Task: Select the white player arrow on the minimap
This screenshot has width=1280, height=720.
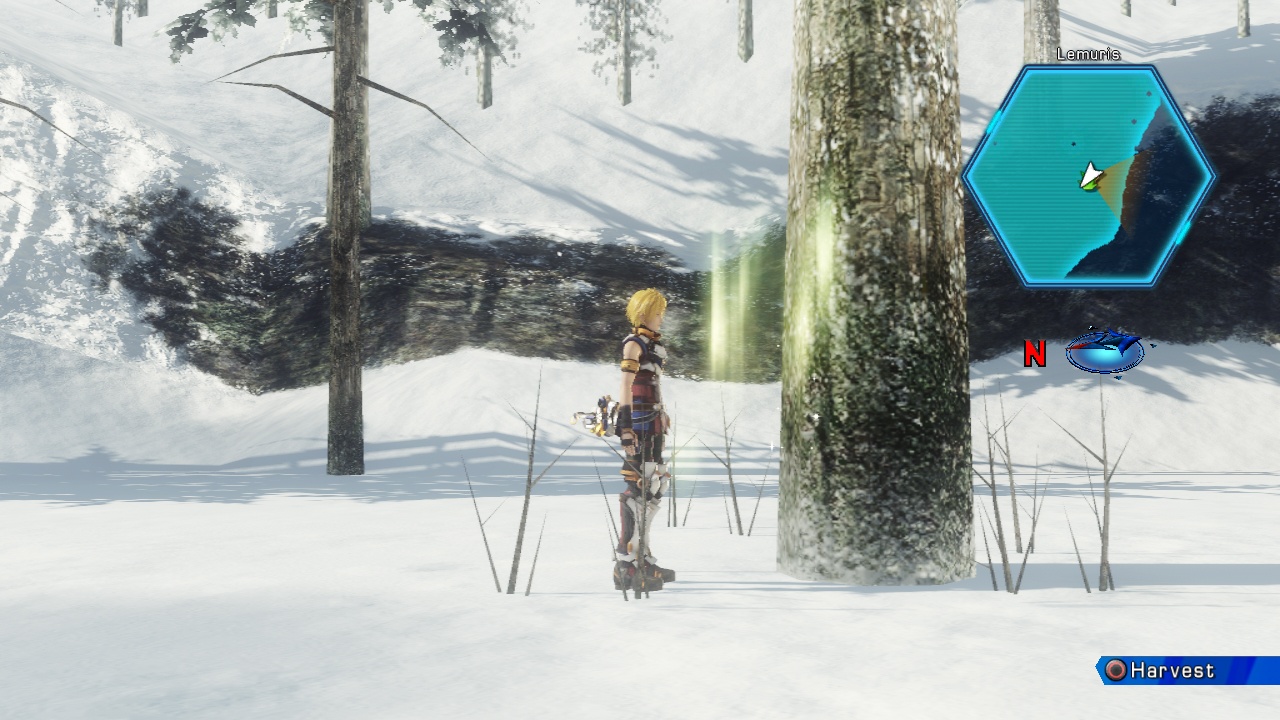Action: pos(1091,175)
